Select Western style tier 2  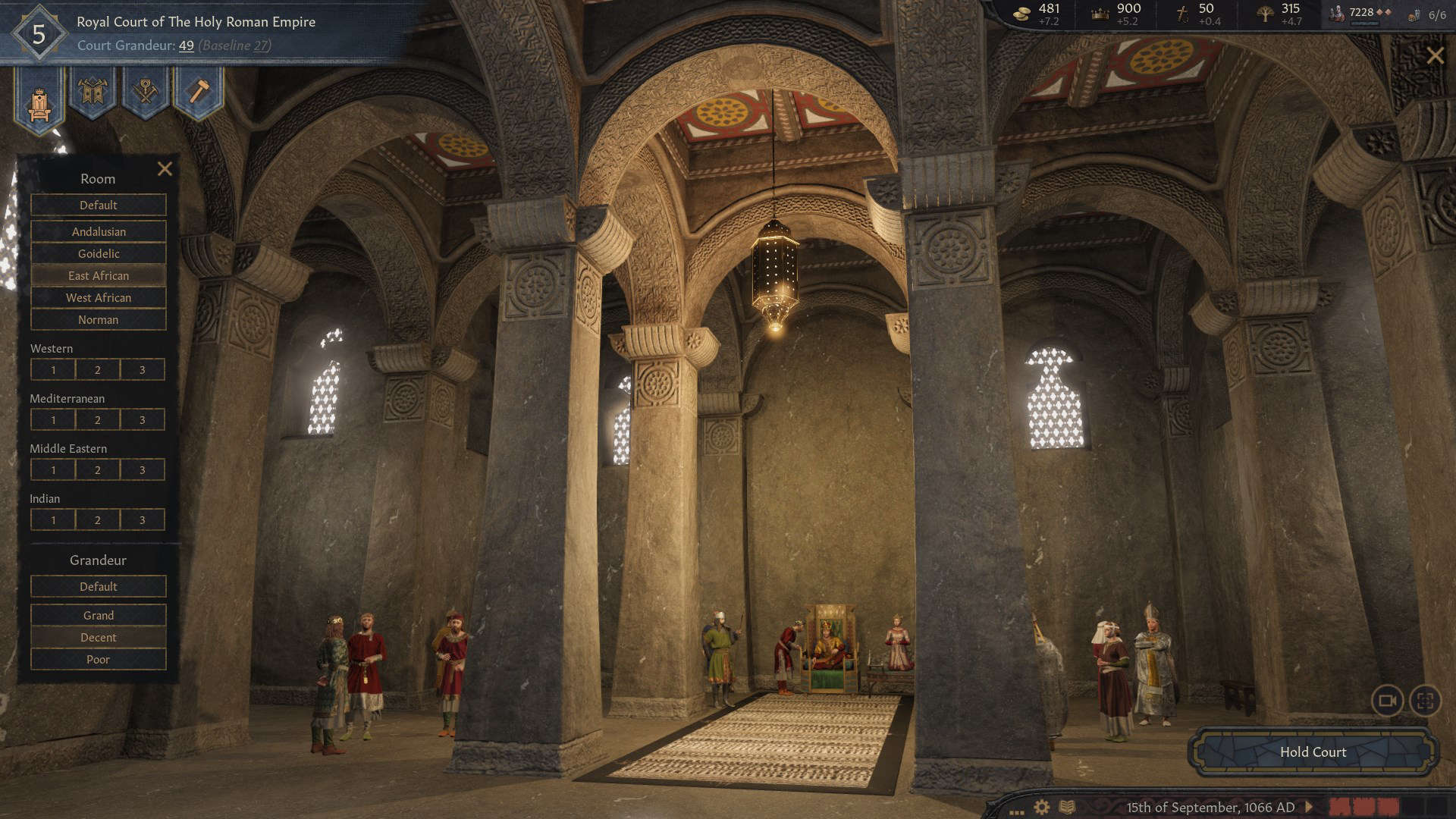click(x=97, y=369)
